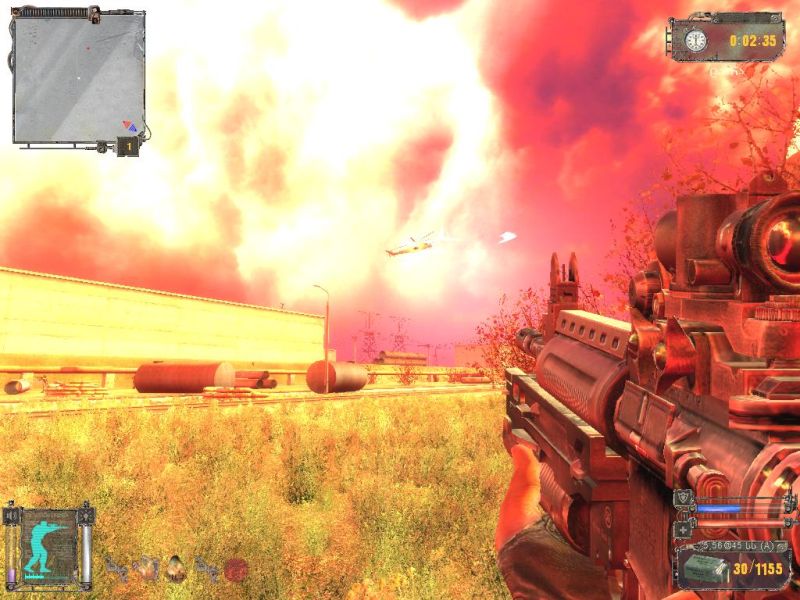Viewport: 800px width, 600px height.
Task: Select the clock icon beside the timer
Action: coord(695,40)
